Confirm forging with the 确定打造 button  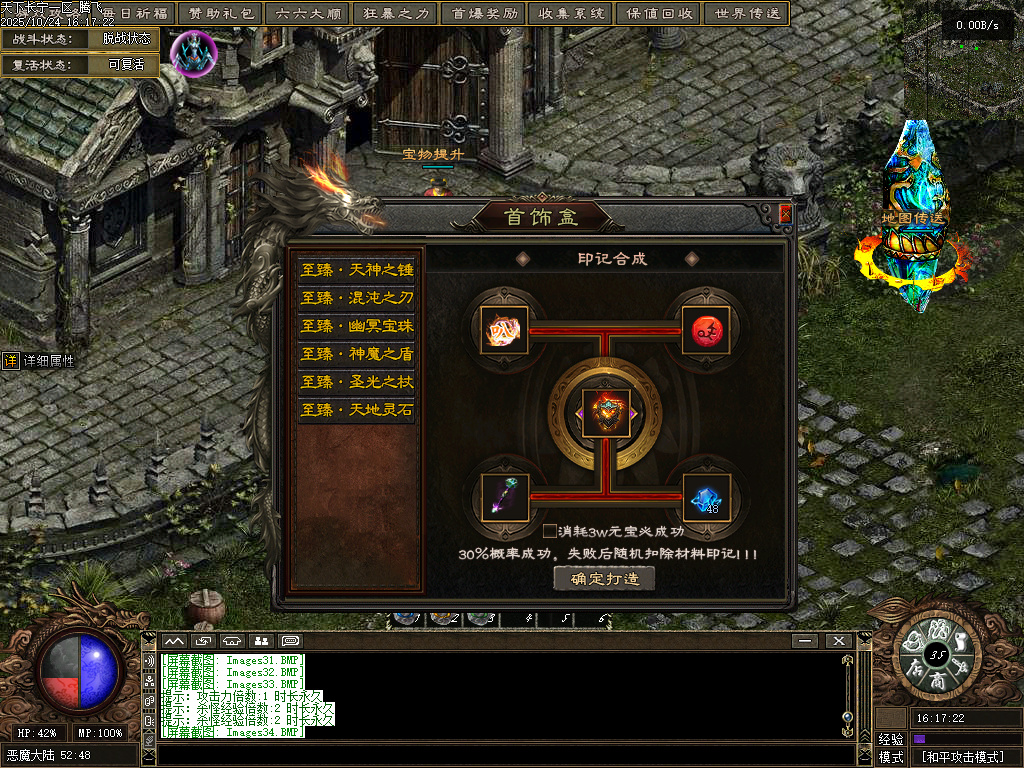point(604,579)
